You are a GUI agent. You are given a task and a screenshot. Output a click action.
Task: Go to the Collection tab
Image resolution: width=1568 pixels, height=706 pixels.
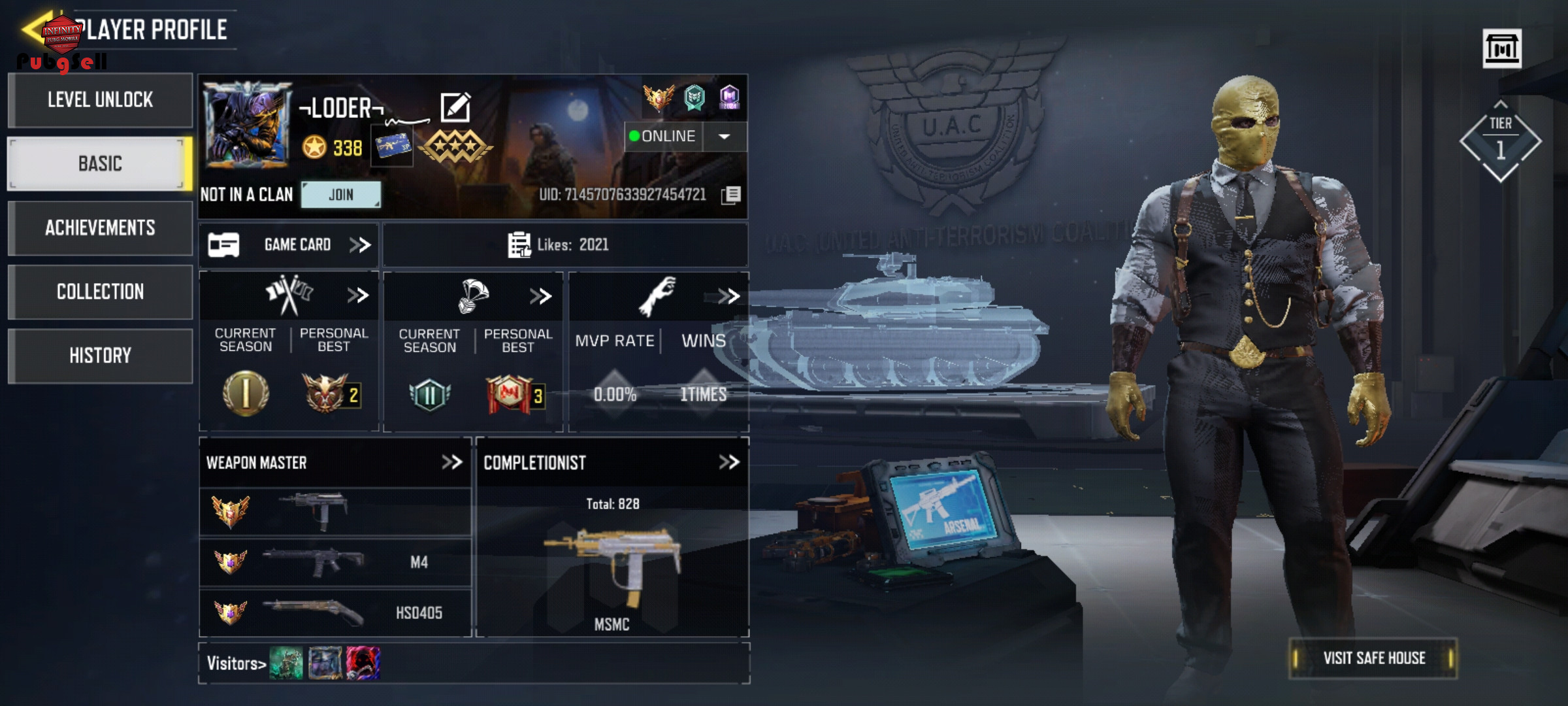(100, 292)
